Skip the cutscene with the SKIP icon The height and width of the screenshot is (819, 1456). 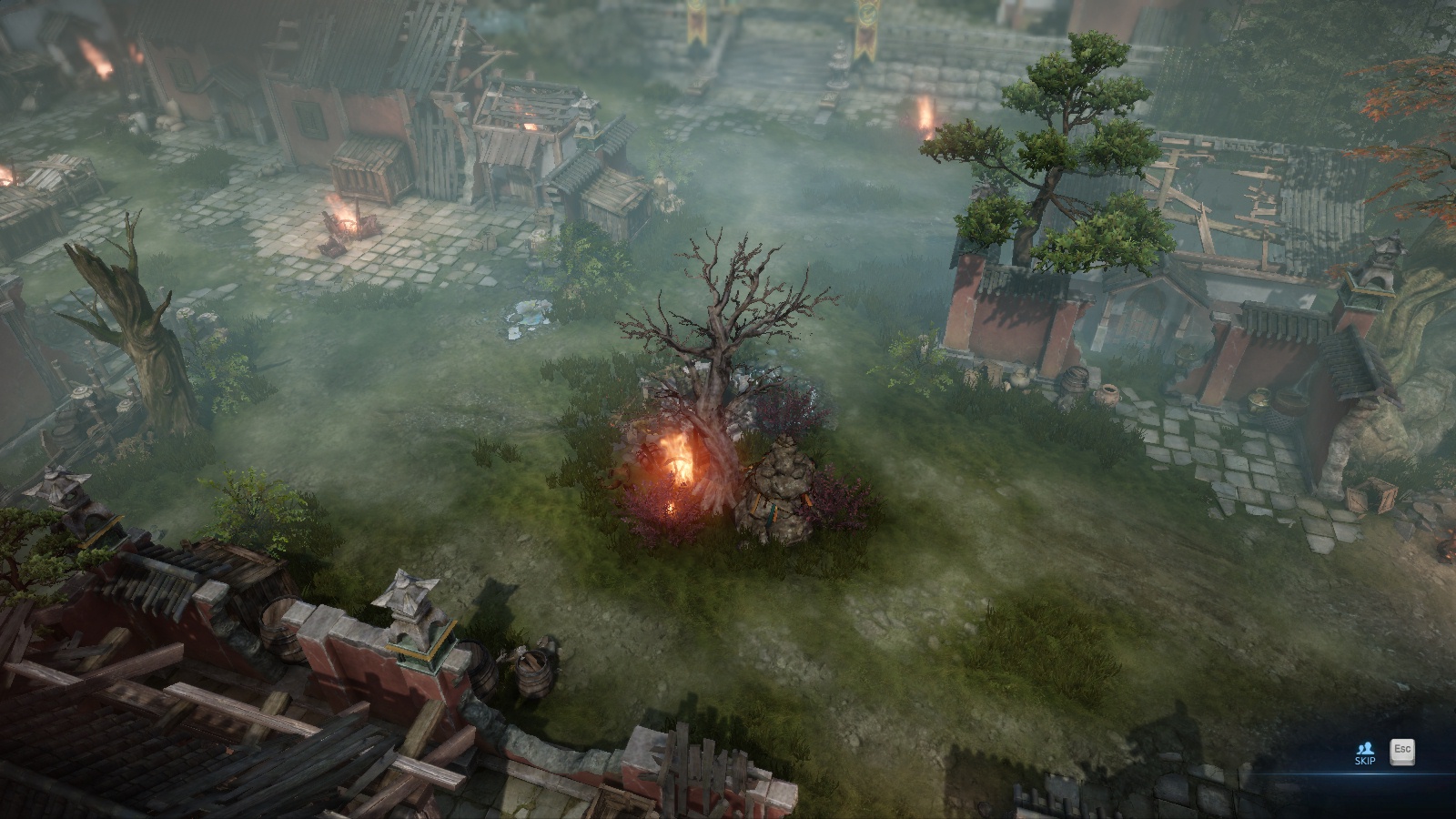point(1364,753)
